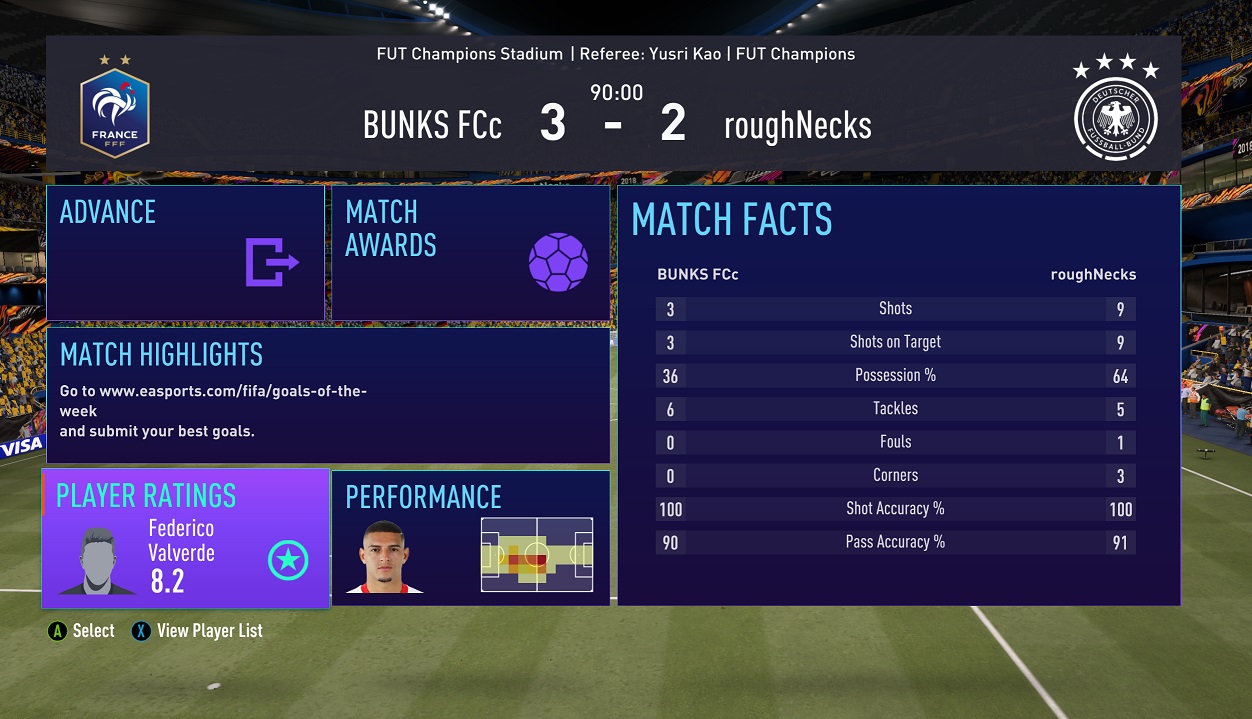Open the Match Awards panel
The image size is (1252, 719).
(470, 253)
